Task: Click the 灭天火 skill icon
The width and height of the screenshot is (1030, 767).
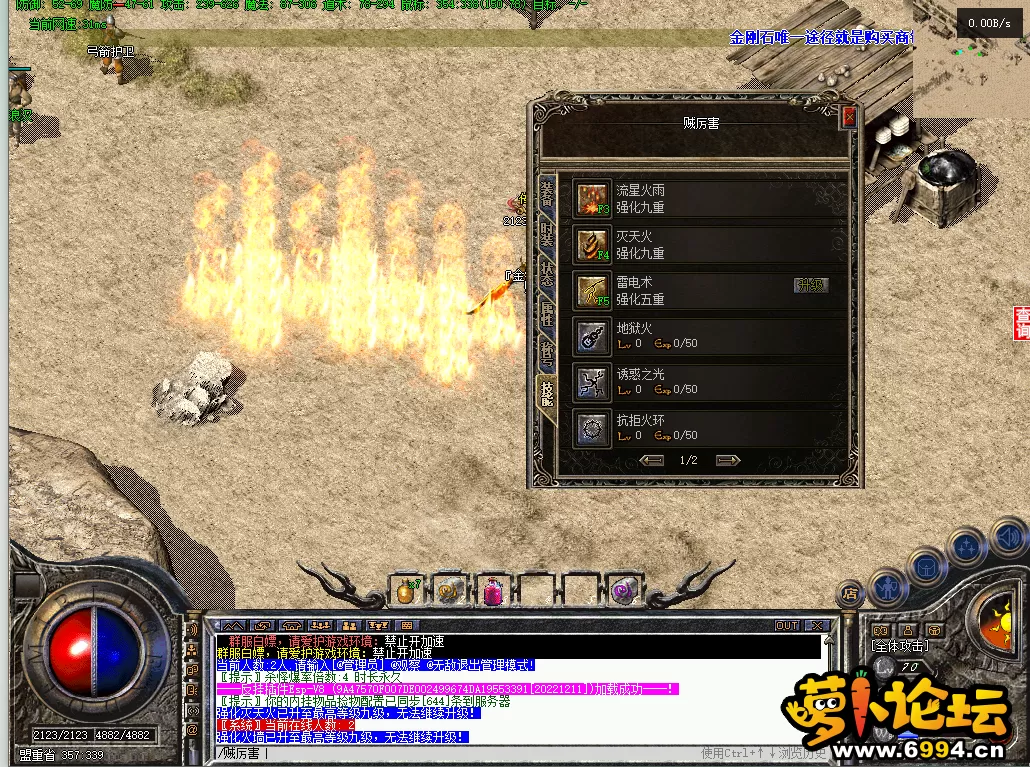Action: (592, 244)
